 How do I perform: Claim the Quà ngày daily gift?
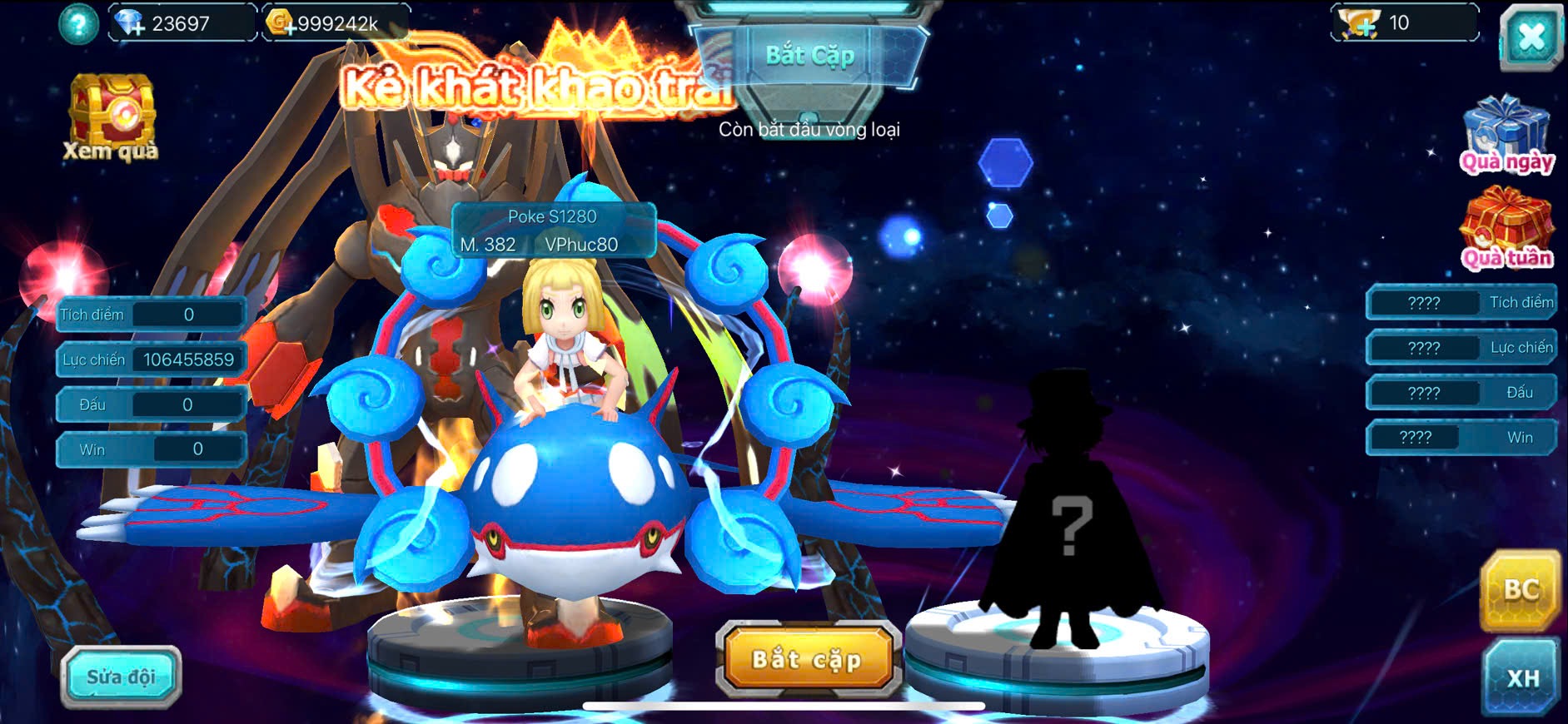(1506, 135)
